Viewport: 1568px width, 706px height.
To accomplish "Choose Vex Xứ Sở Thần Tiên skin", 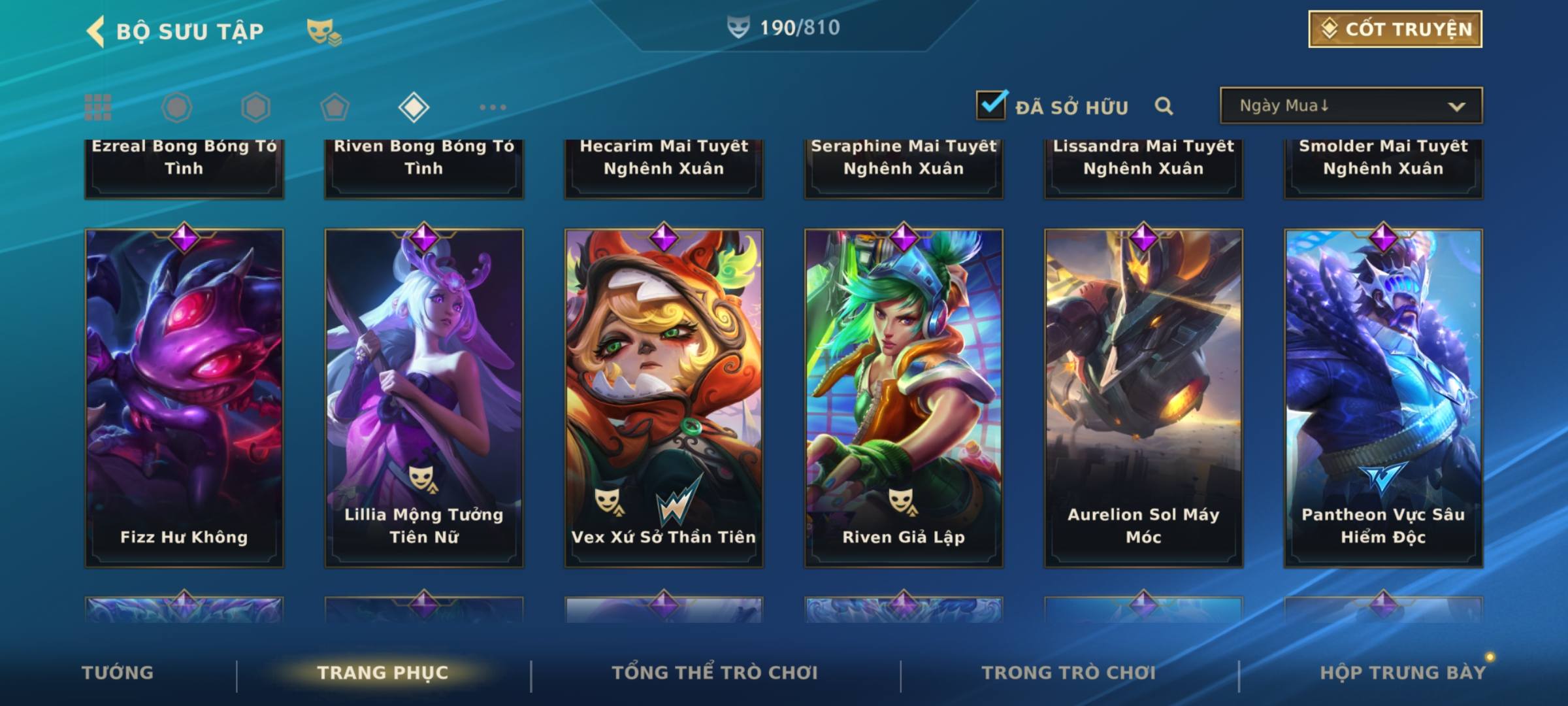I will [x=664, y=397].
